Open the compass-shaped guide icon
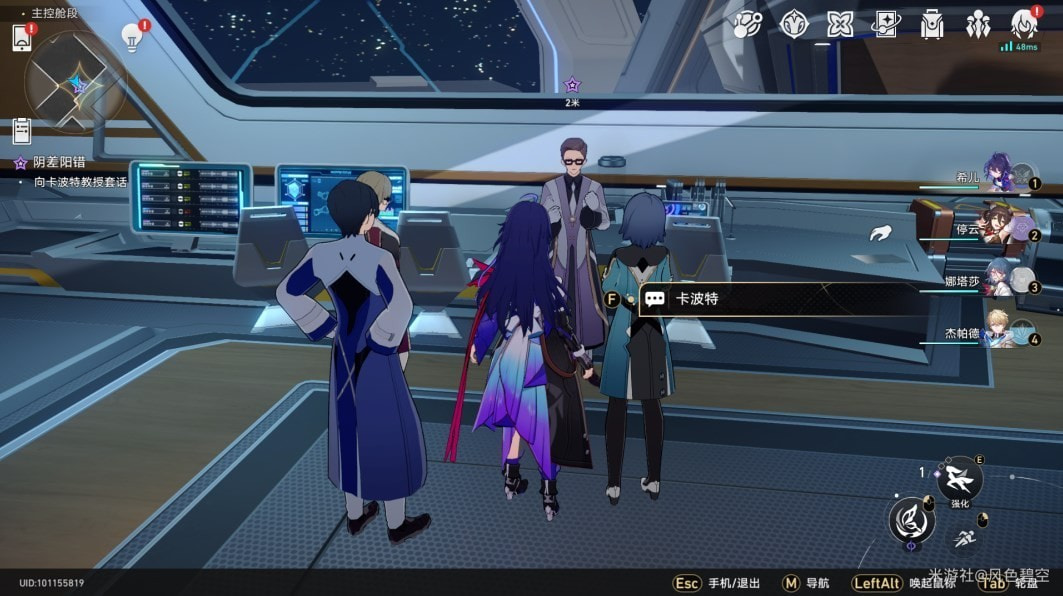The image size is (1063, 596). 794,24
